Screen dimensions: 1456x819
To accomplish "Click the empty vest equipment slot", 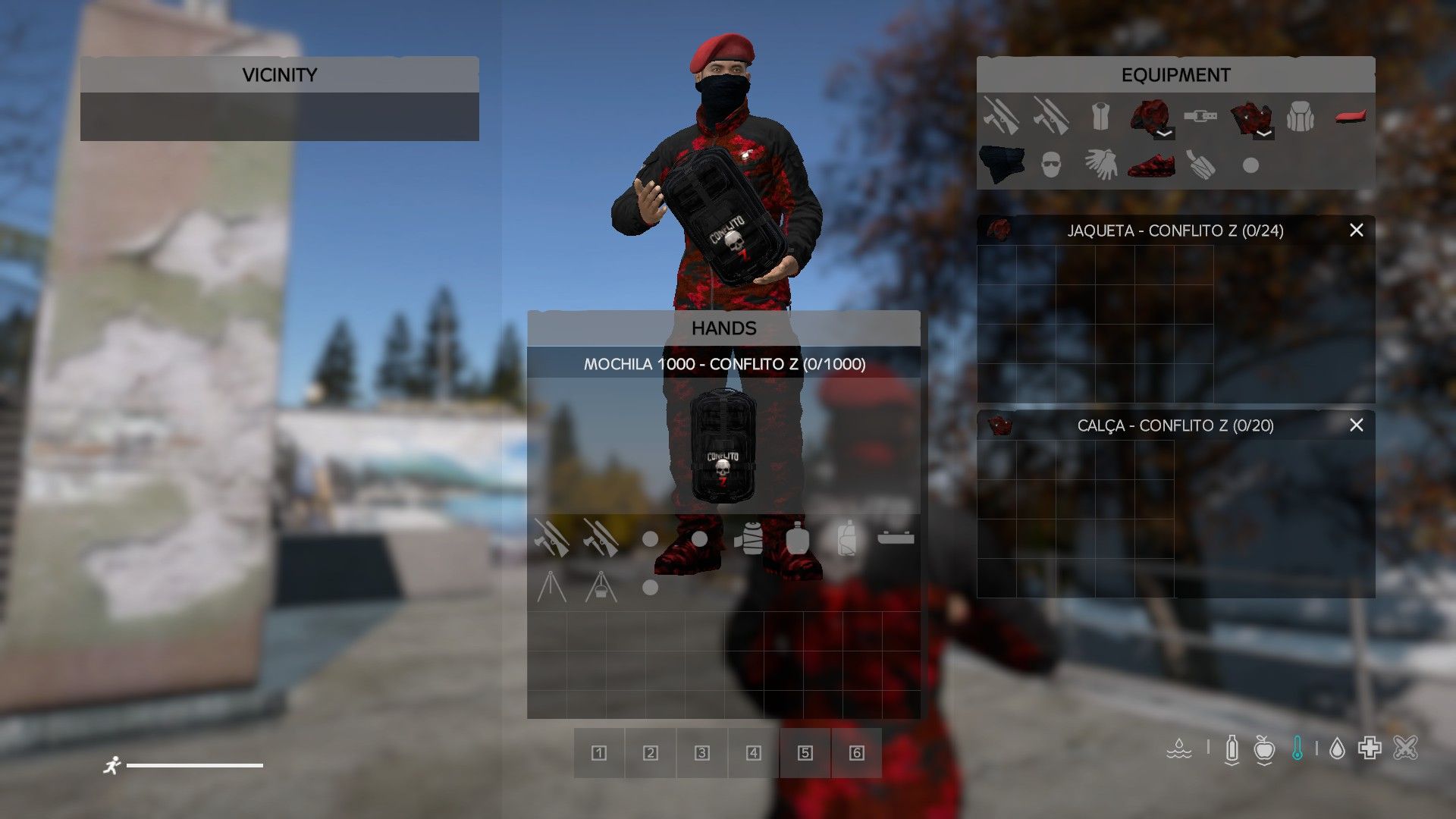I will pyautogui.click(x=1100, y=117).
